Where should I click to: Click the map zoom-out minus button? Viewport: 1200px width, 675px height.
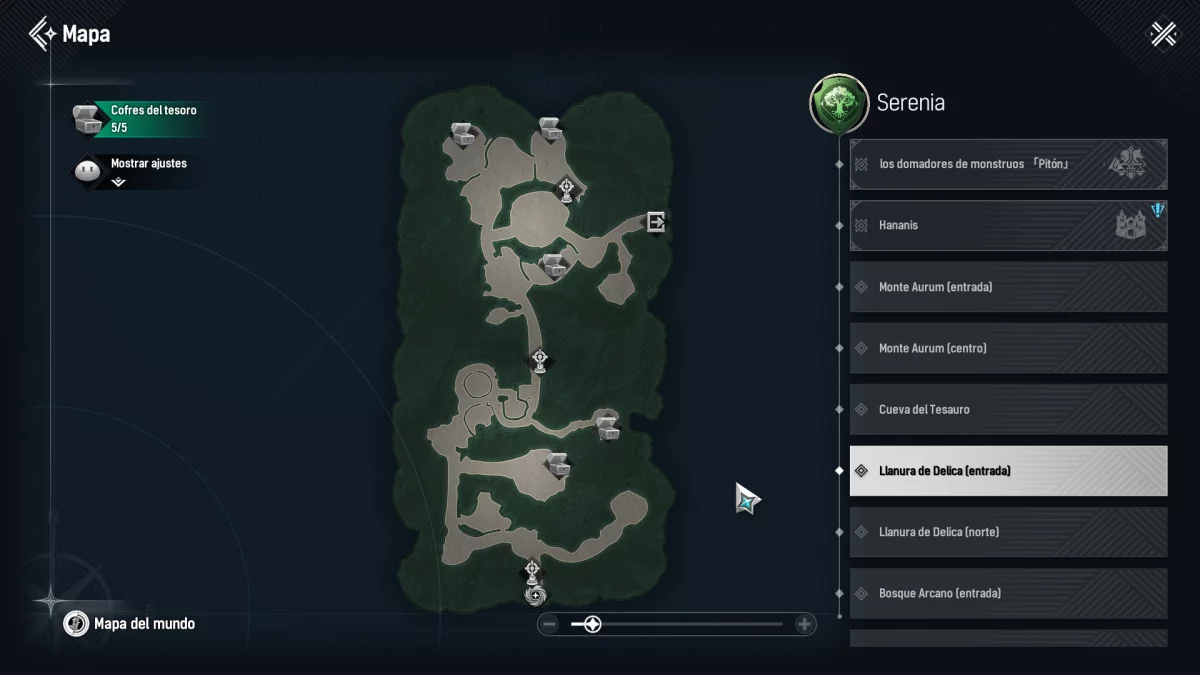point(548,625)
